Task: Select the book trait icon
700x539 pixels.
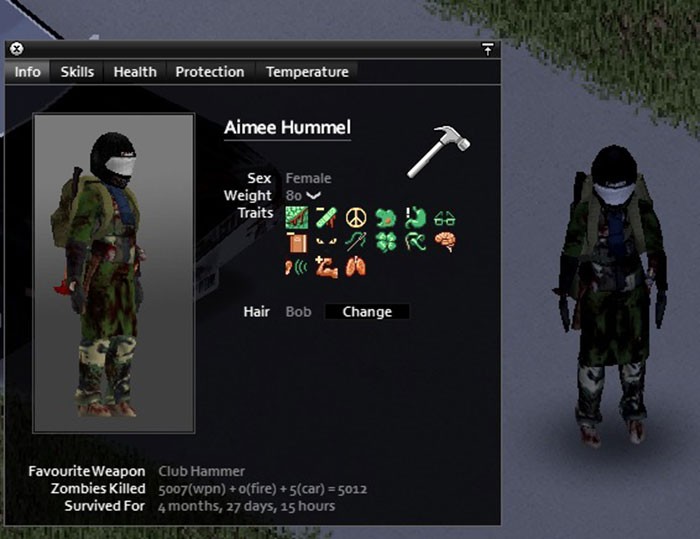Action: 296,242
